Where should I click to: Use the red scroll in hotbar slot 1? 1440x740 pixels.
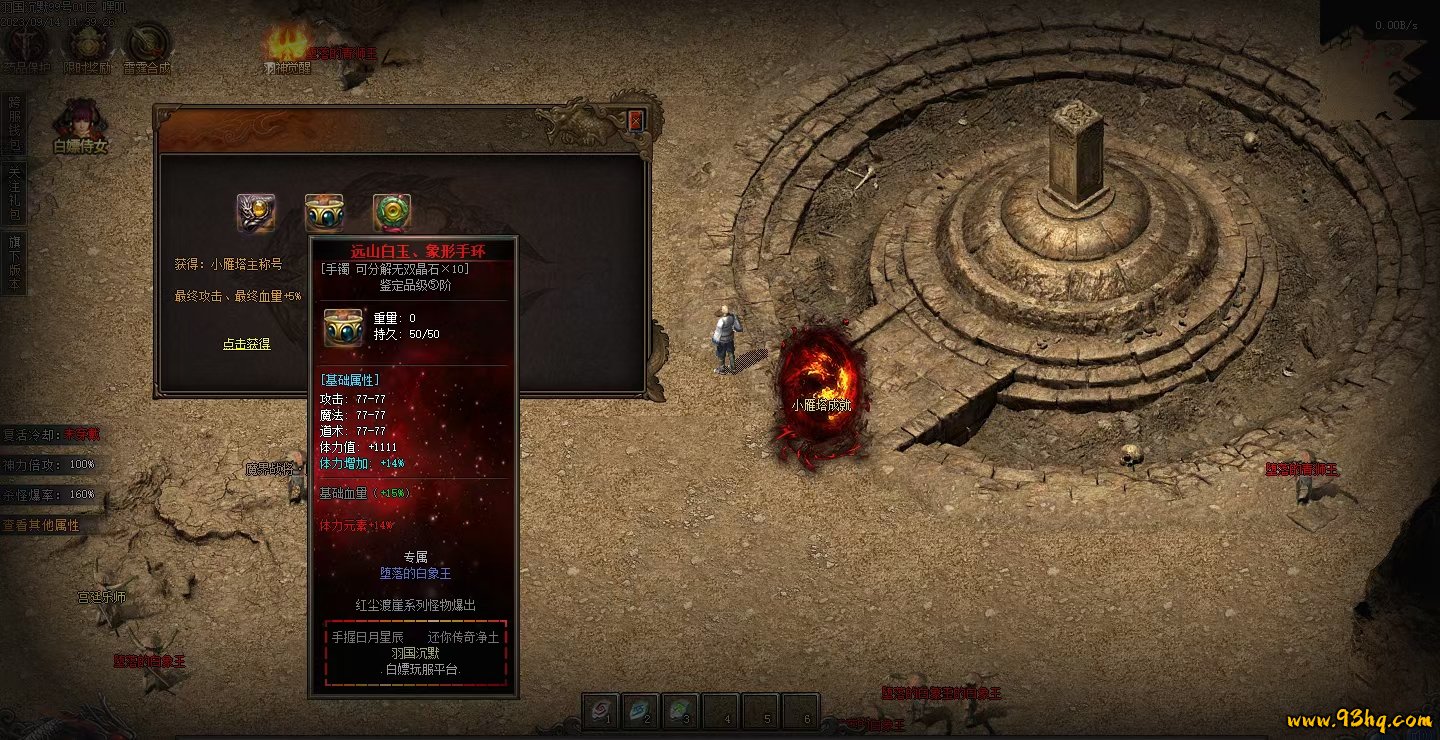[602, 711]
